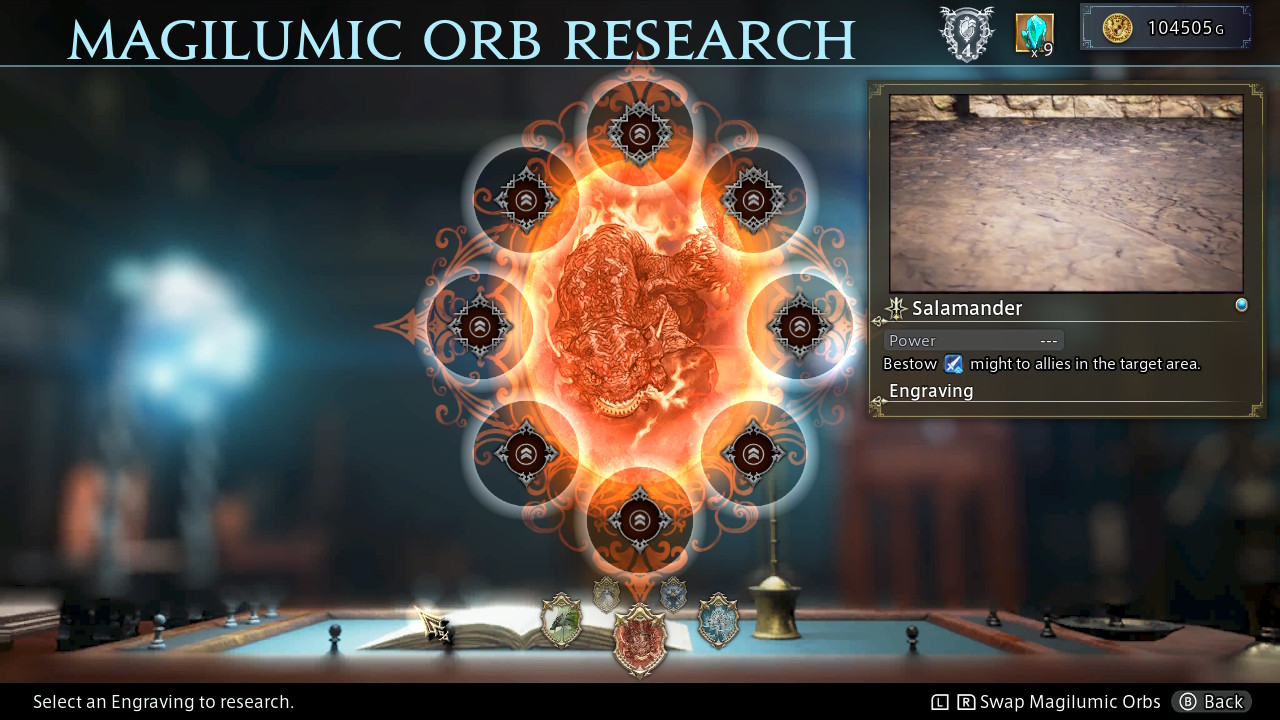Click the star emblem beside the Salamander name

897,308
